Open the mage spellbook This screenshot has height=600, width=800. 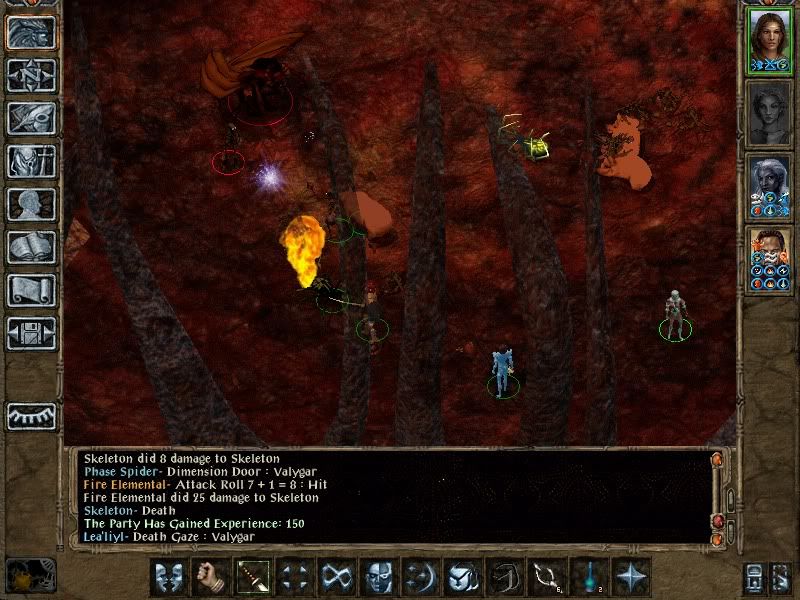[31, 247]
